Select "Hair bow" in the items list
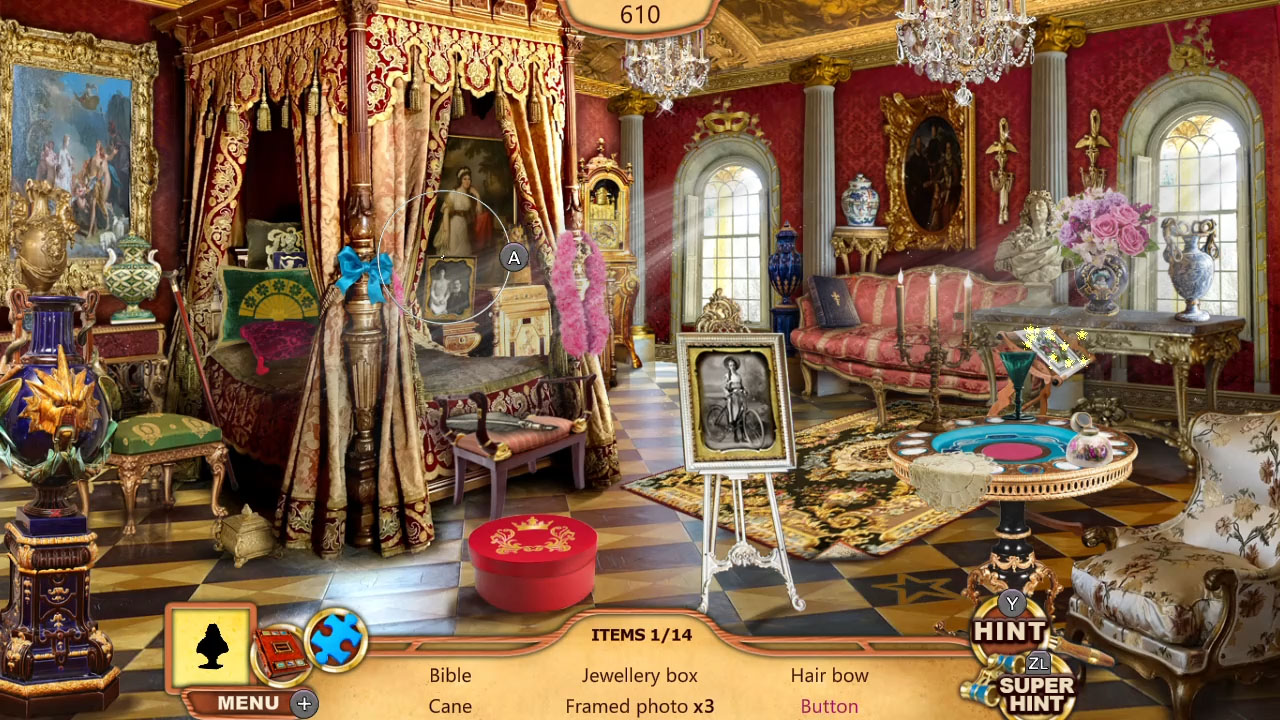 (829, 676)
